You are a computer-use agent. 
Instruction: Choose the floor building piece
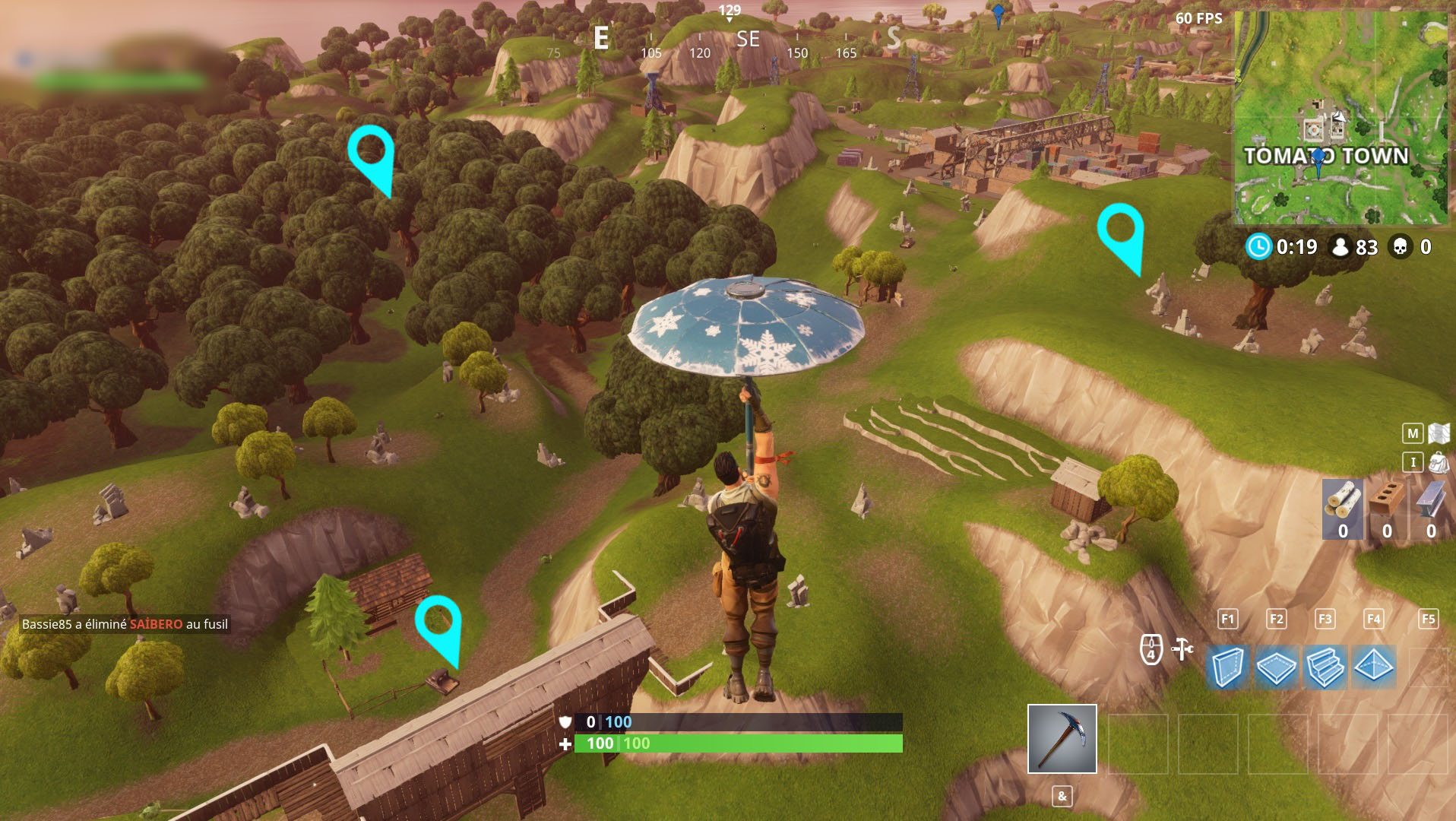pos(1276,667)
